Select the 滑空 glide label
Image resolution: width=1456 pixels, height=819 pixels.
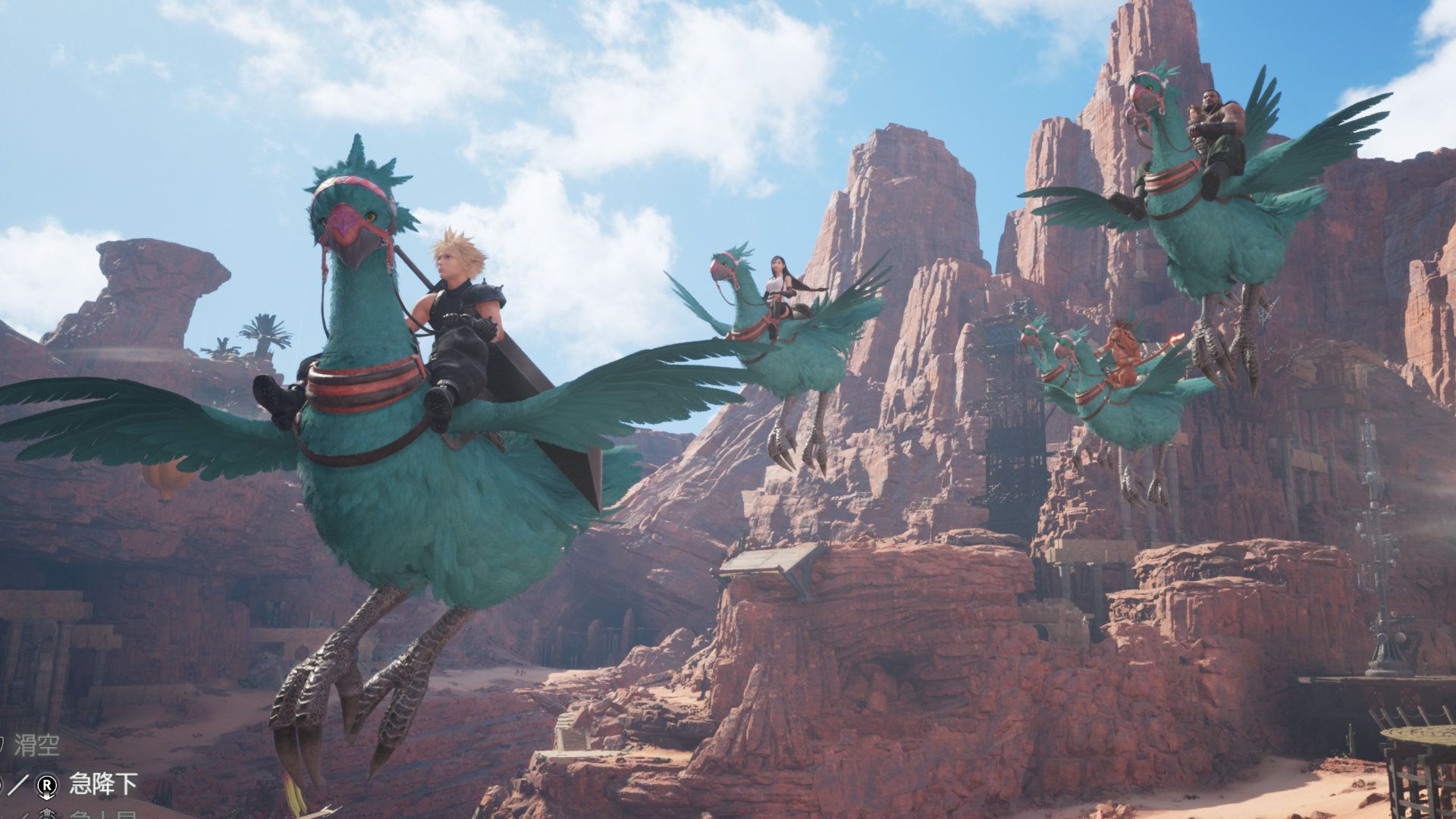click(x=36, y=745)
